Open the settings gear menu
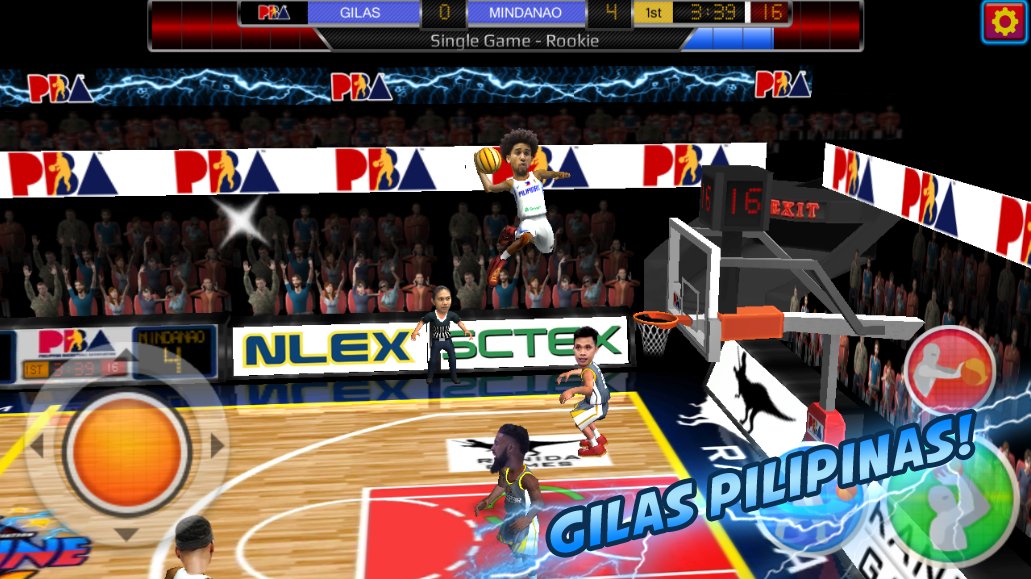1031x579 pixels. click(x=1004, y=21)
